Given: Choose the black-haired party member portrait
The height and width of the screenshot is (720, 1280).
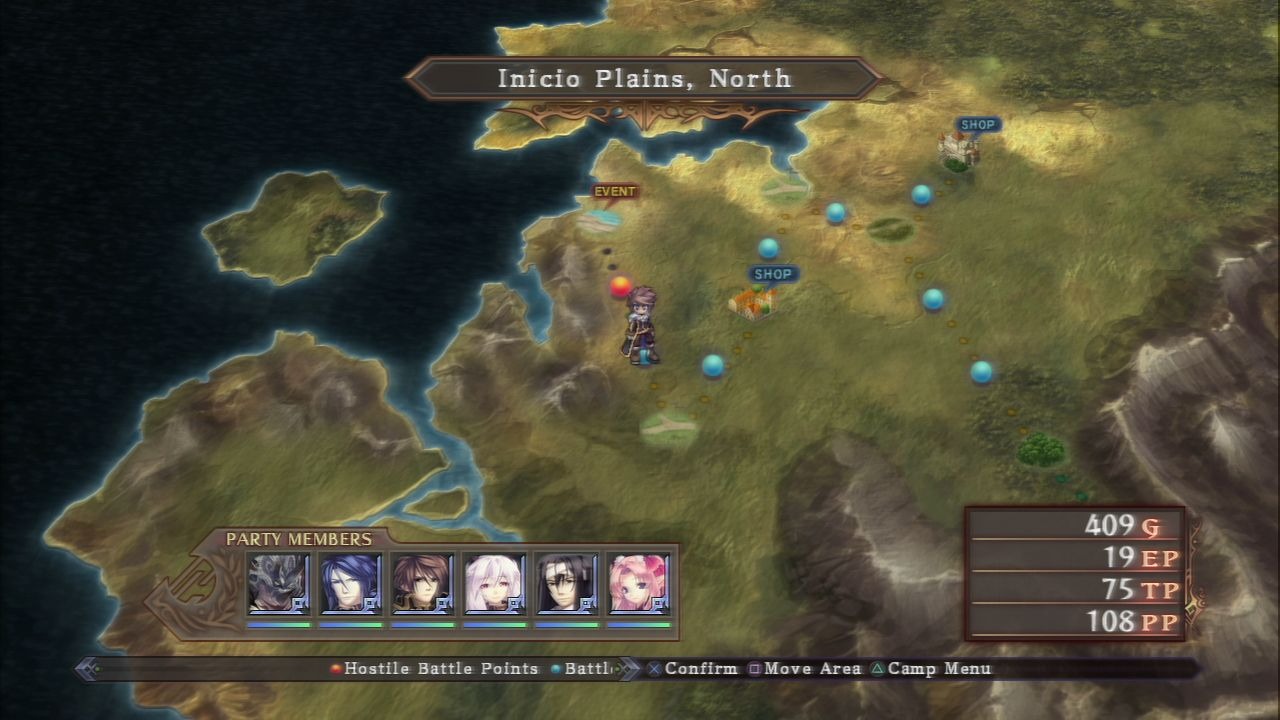Looking at the screenshot, I should pyautogui.click(x=567, y=583).
